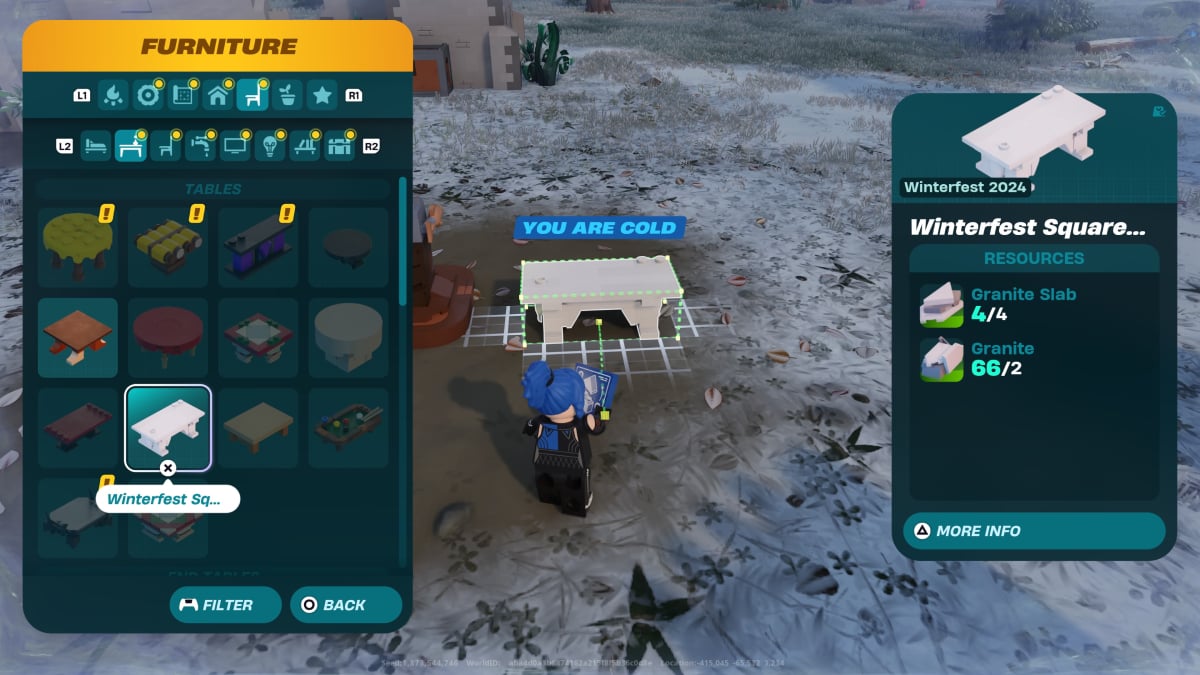Select the blueprint category tab

pos(183,96)
